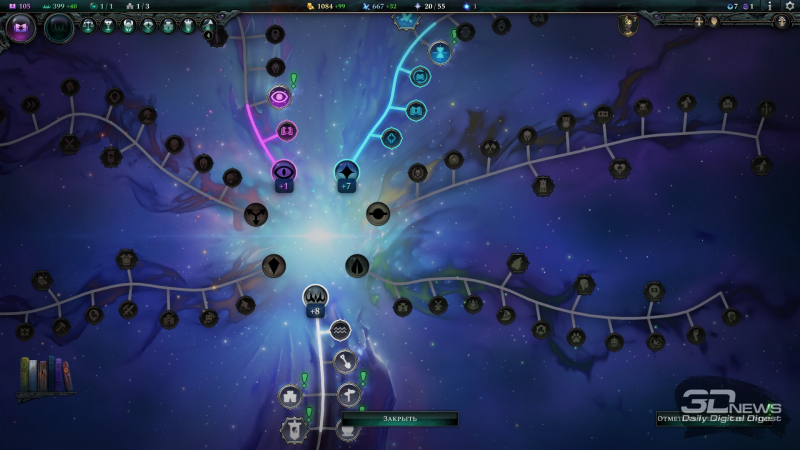Viewport: 800px width, 450px height.
Task: Open the info button in top bar
Action: 770,6
